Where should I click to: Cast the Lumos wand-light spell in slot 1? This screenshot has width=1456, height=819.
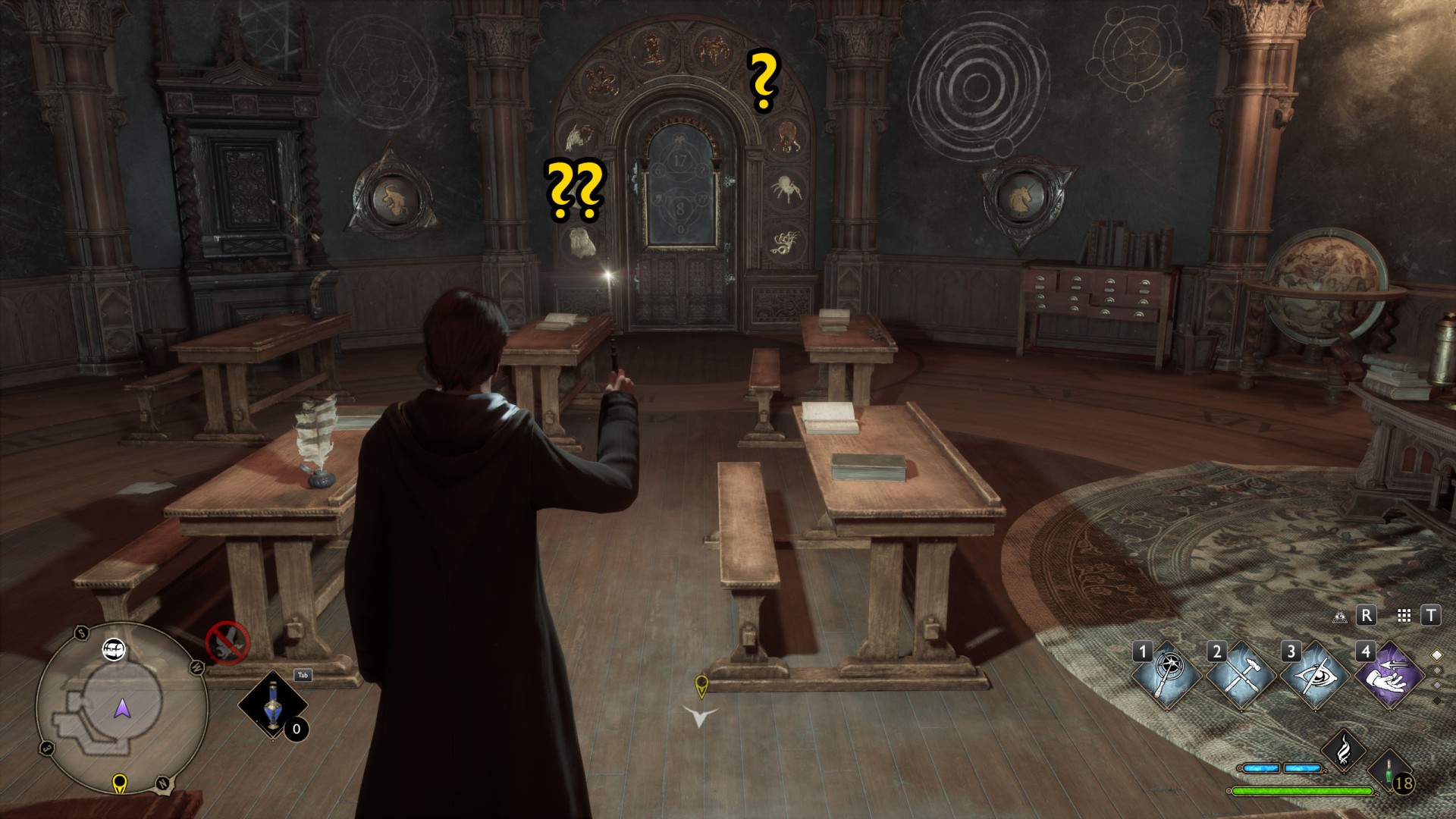pos(1167,674)
